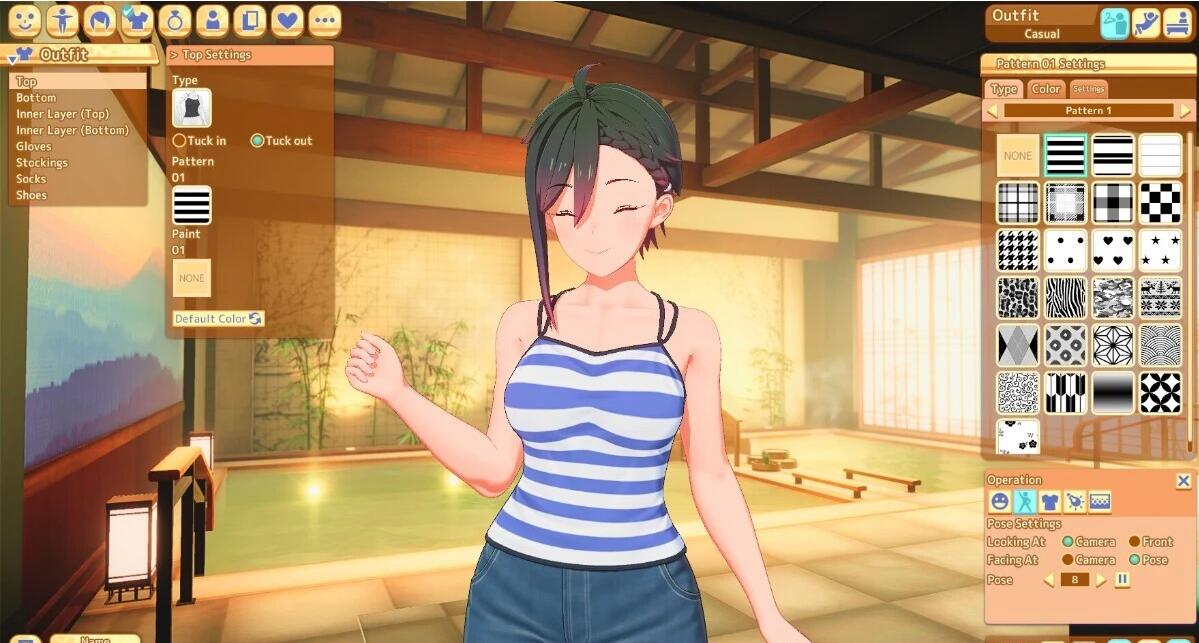Choose the NONE pattern swatch

[x=1018, y=156]
